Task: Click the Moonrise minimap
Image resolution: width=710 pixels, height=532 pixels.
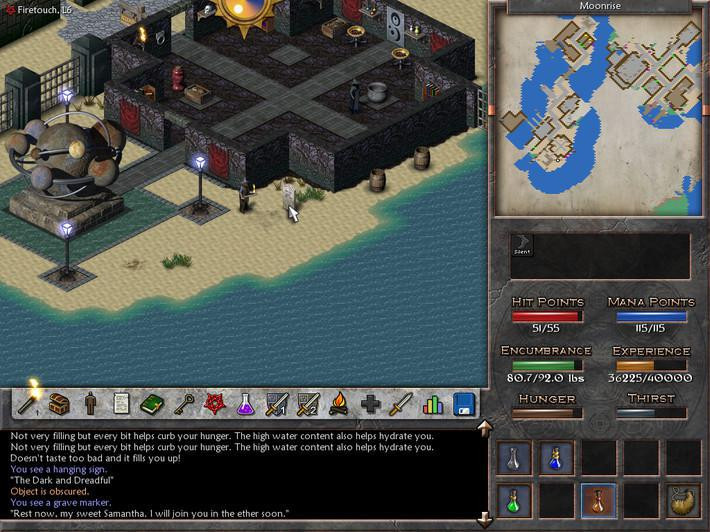Action: point(598,113)
